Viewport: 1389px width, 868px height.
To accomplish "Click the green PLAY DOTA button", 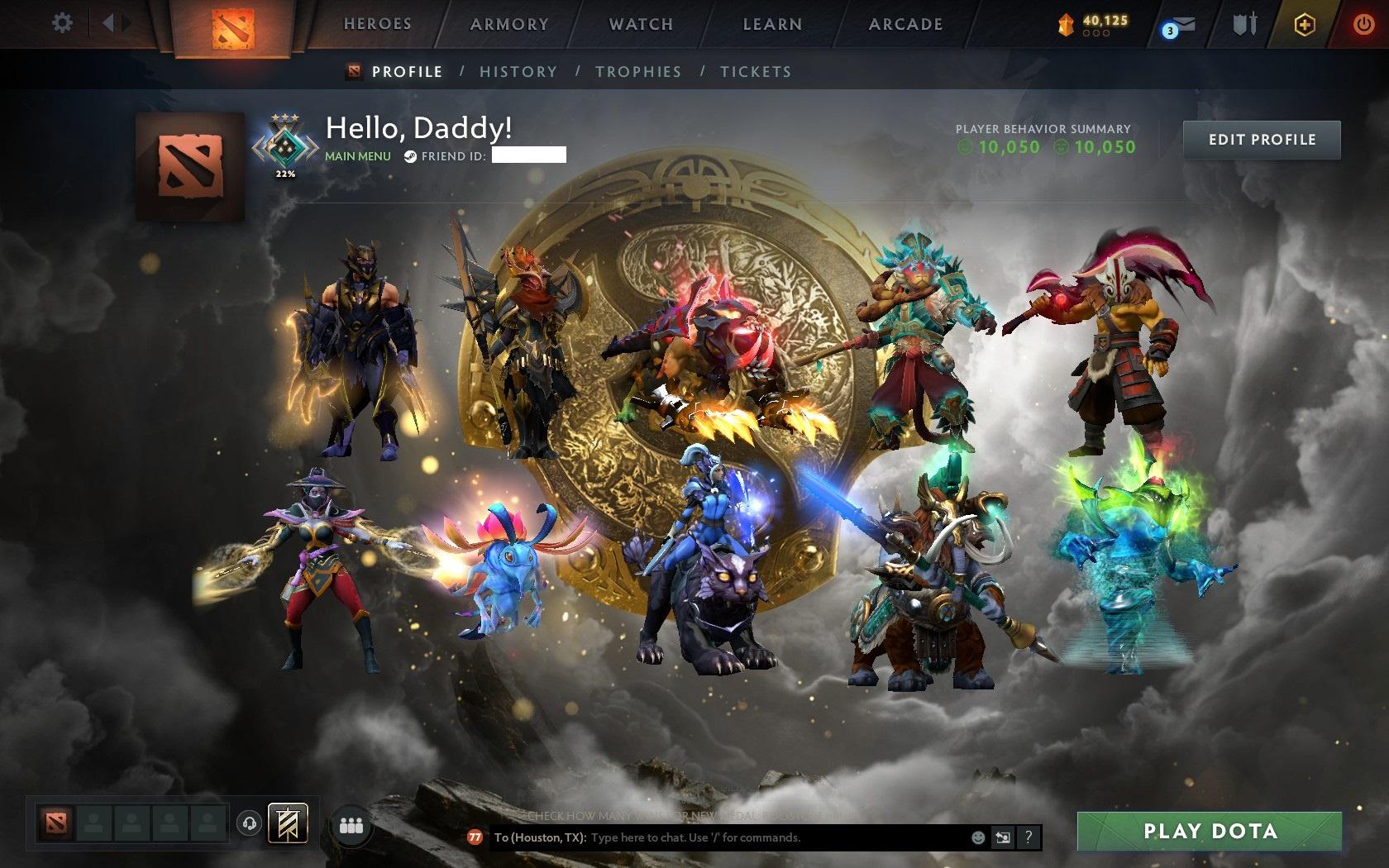I will click(1209, 830).
